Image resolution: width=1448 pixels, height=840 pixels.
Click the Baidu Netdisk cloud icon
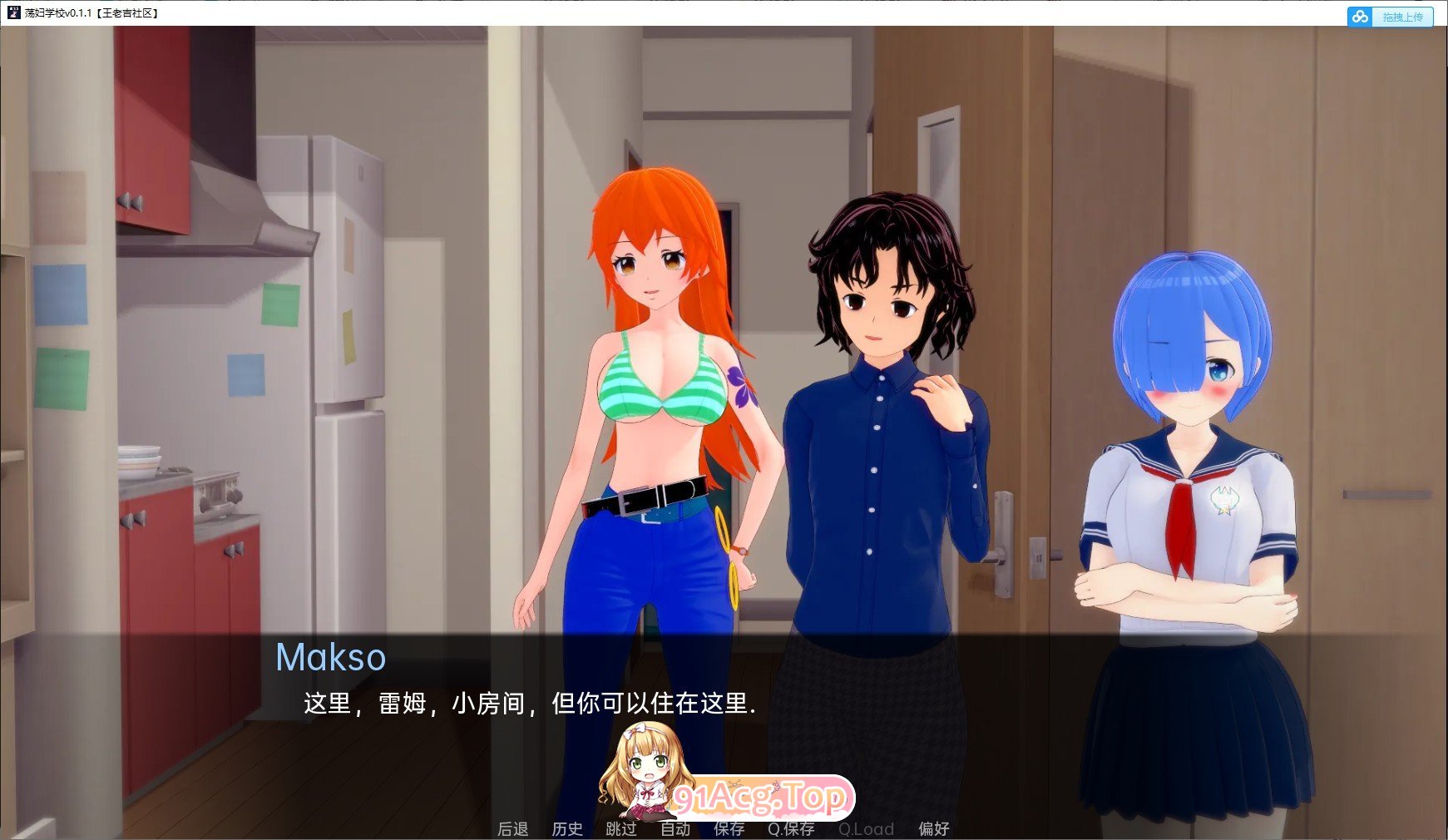pos(1359,16)
